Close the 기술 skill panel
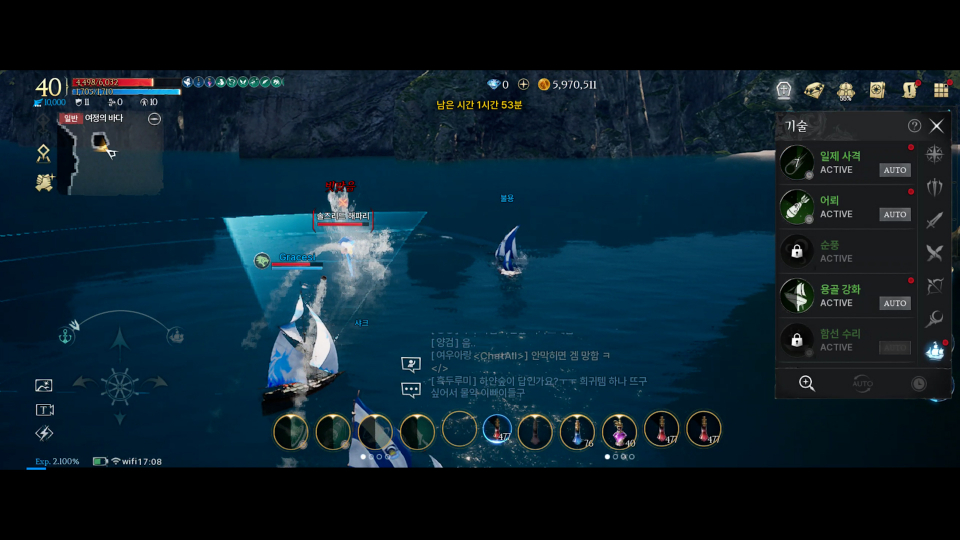The image size is (960, 540). click(936, 126)
